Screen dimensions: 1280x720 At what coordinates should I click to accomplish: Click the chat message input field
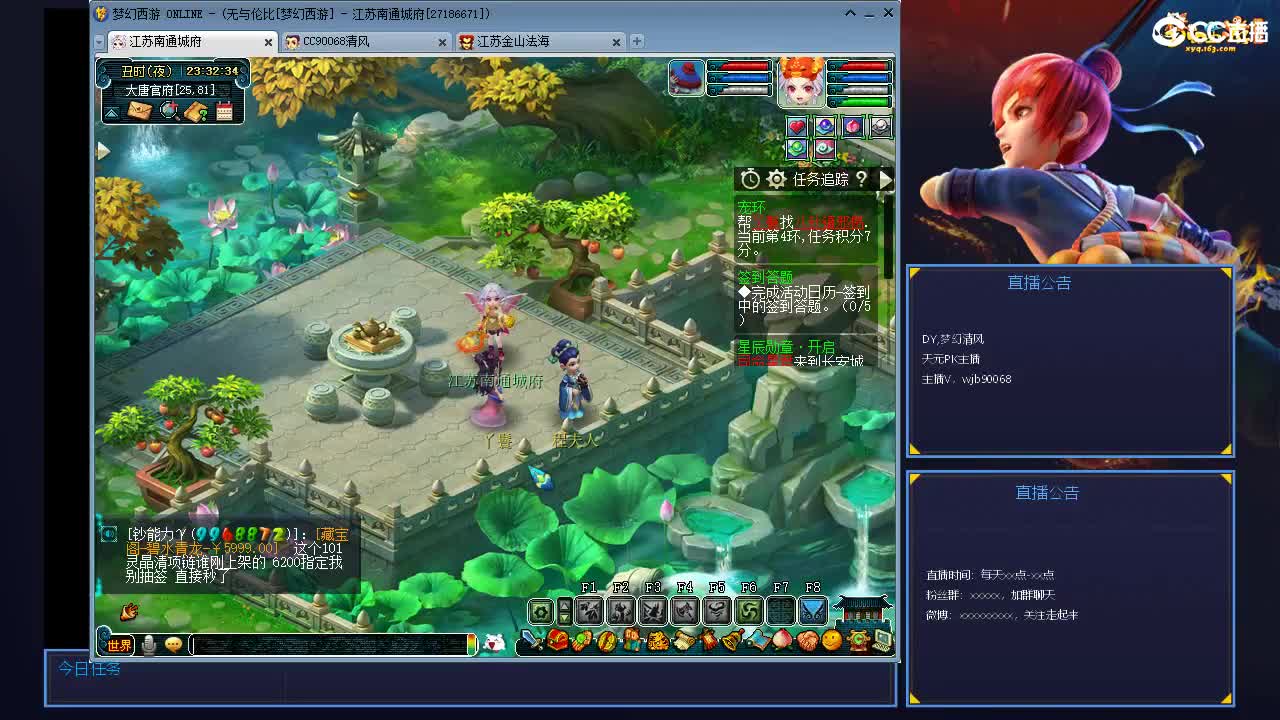[330, 644]
